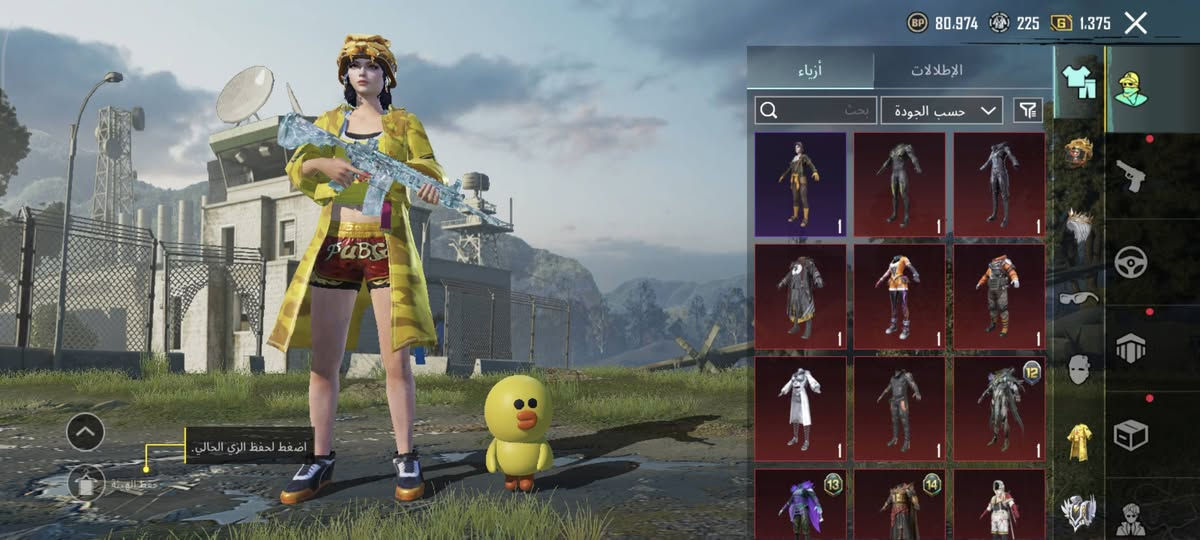Open the steering wheel vehicle category

tap(1131, 262)
